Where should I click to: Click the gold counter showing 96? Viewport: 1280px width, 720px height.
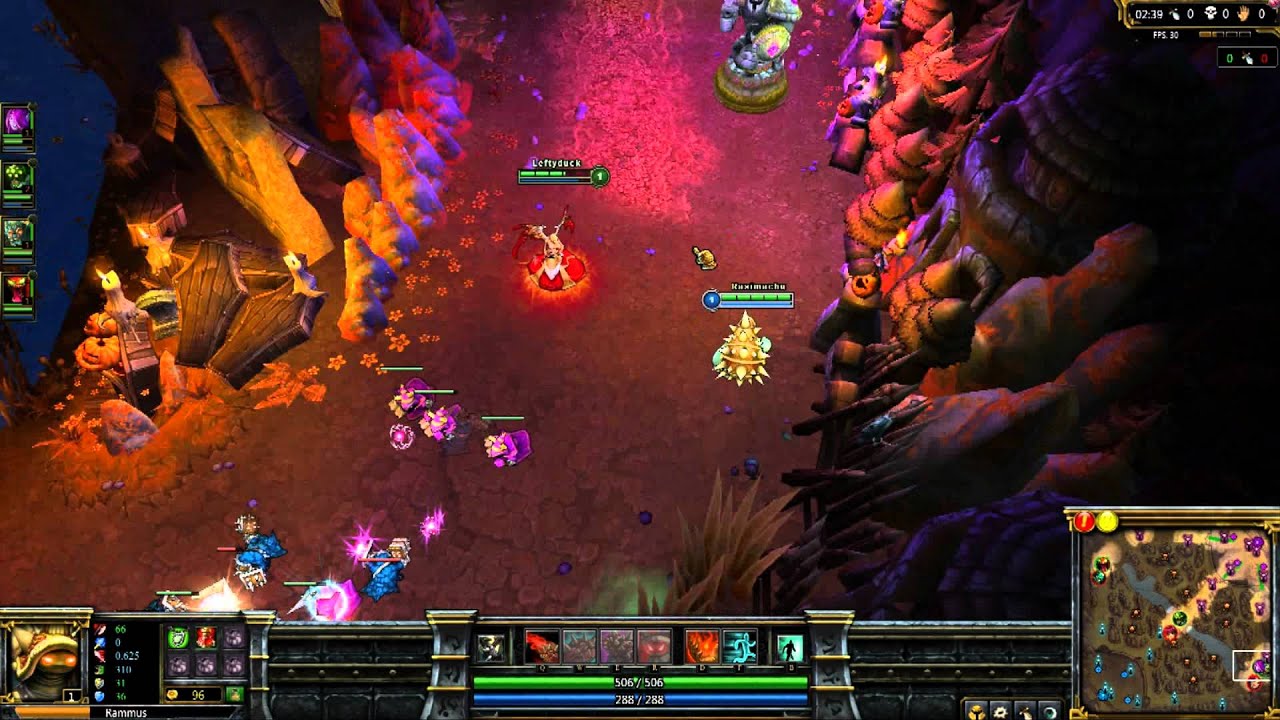click(197, 694)
